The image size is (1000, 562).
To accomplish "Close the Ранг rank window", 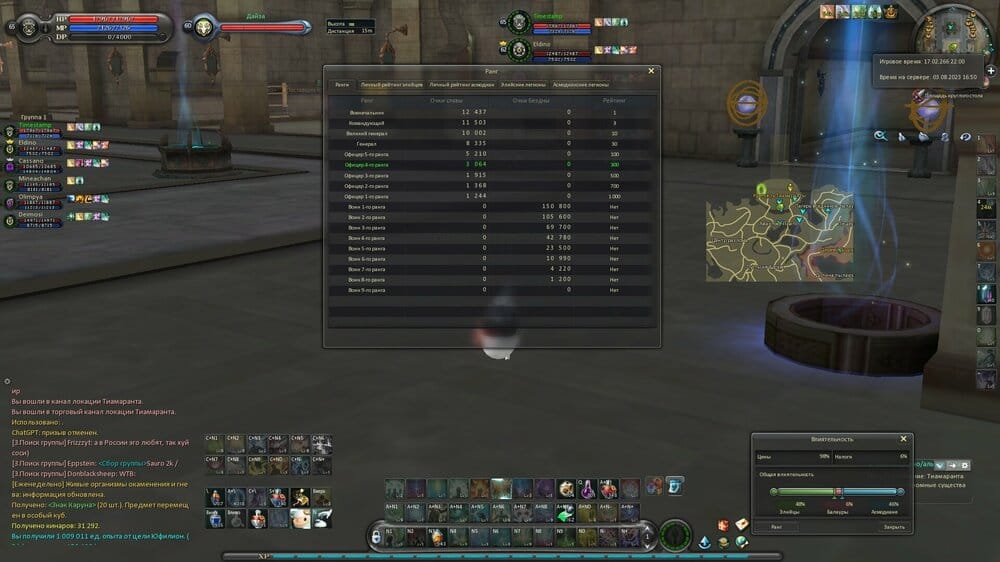I will pos(651,71).
